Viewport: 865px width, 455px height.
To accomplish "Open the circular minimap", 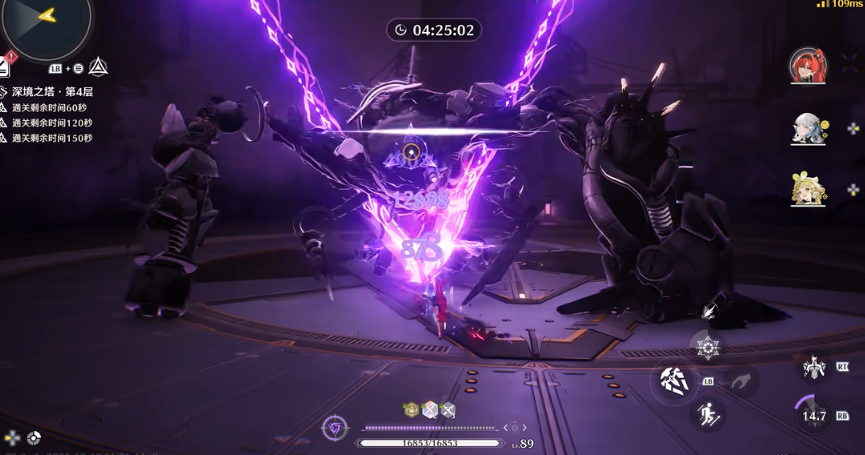I will pyautogui.click(x=45, y=22).
